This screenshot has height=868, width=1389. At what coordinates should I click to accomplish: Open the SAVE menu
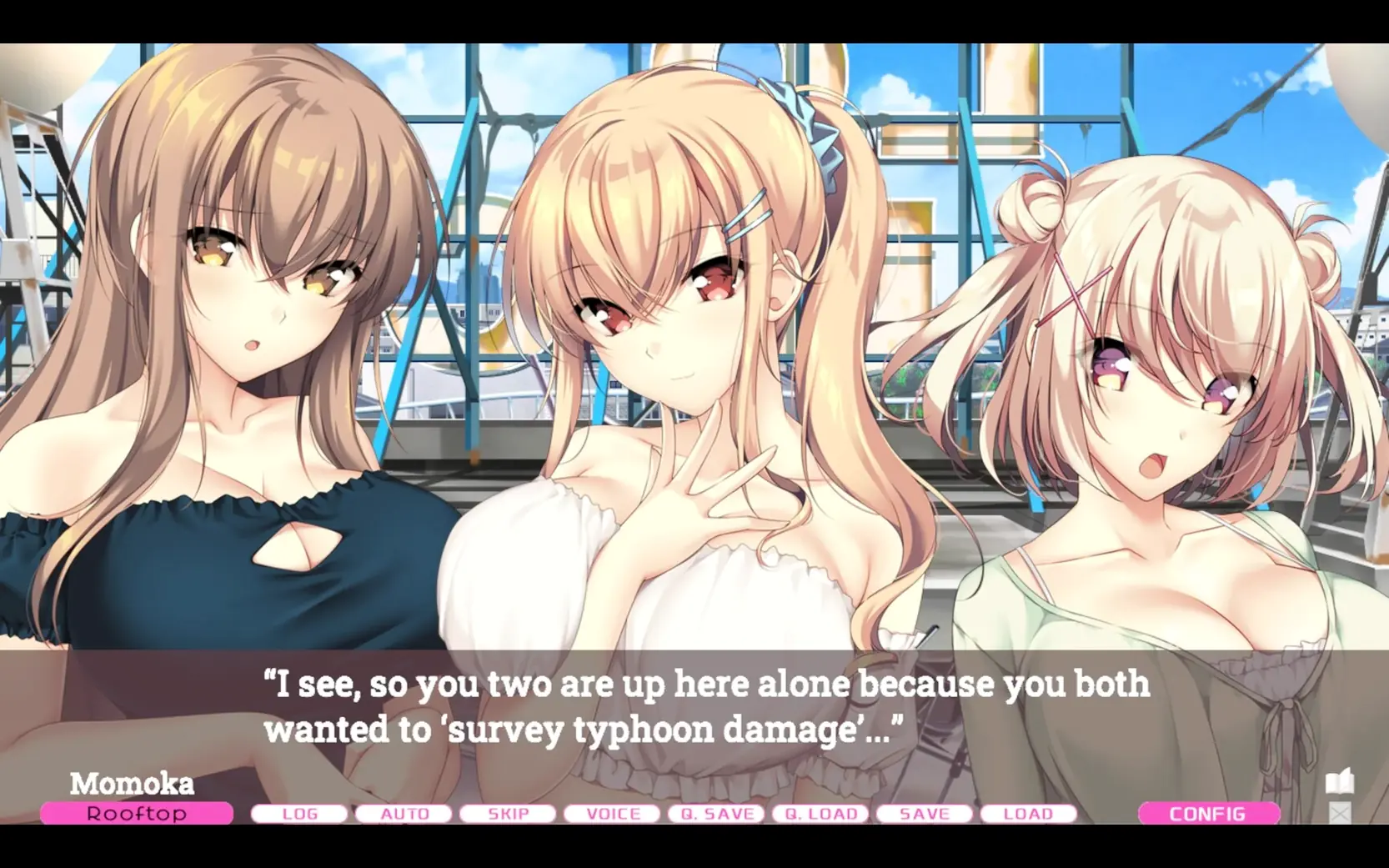click(925, 814)
